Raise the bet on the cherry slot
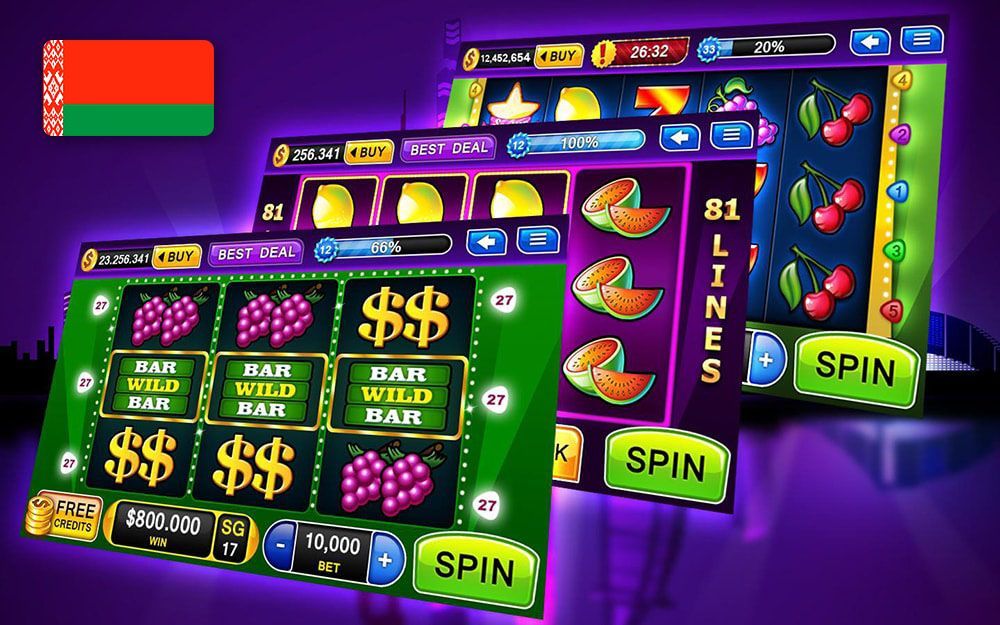This screenshot has width=1000, height=625. coord(765,361)
